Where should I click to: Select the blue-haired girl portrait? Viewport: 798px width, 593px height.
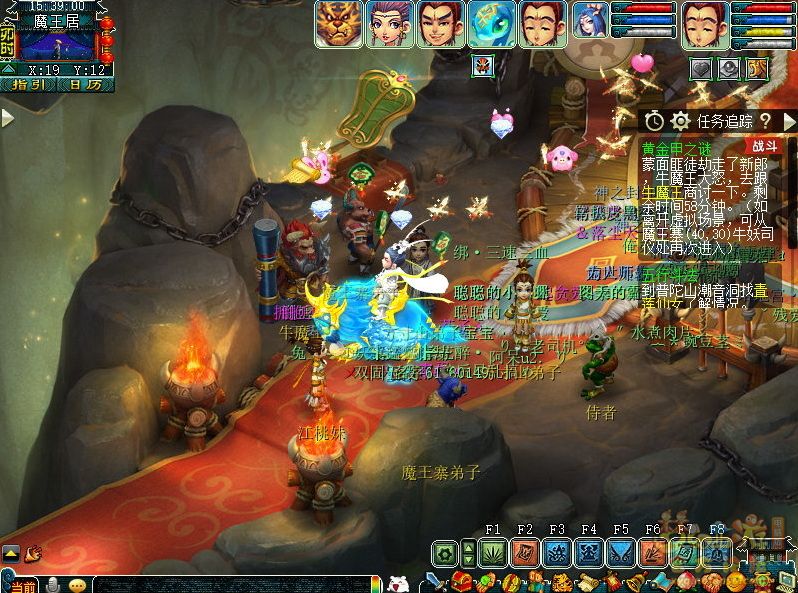[x=589, y=24]
